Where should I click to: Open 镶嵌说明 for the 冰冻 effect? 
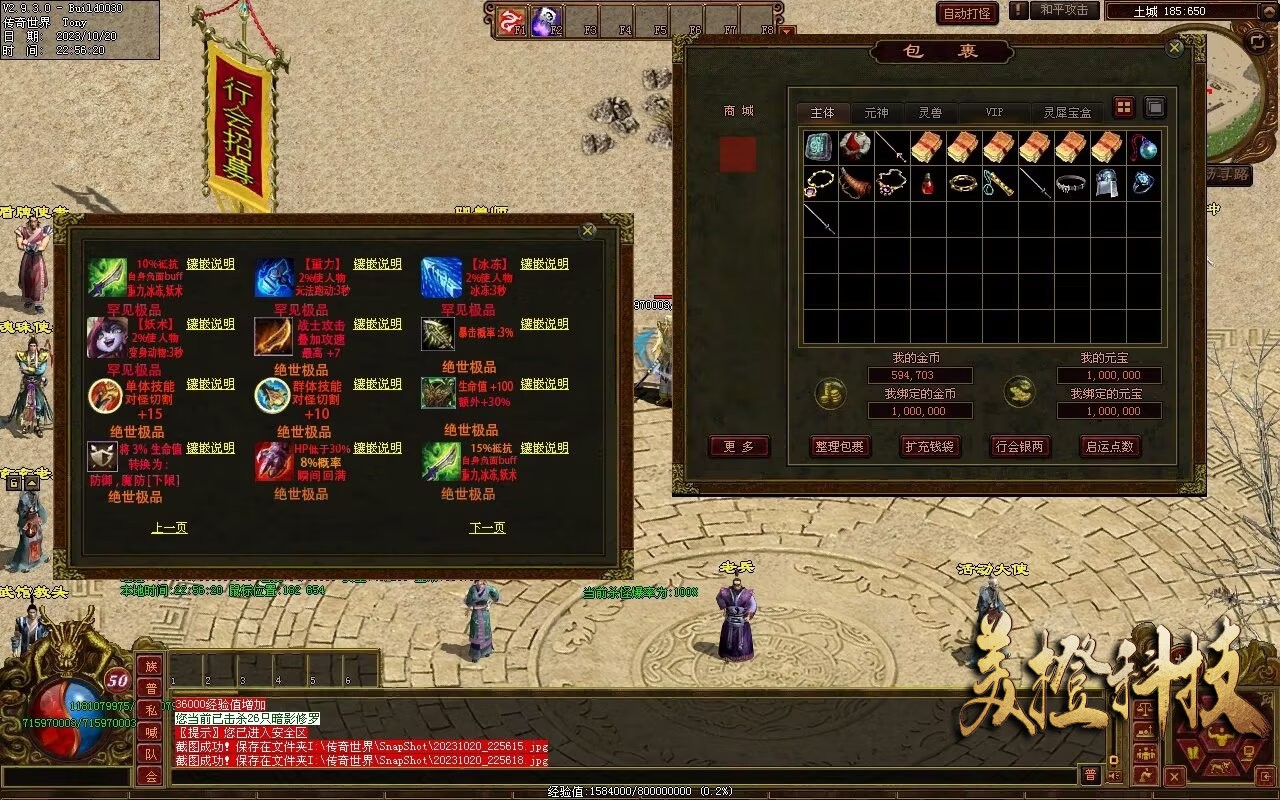click(x=544, y=264)
